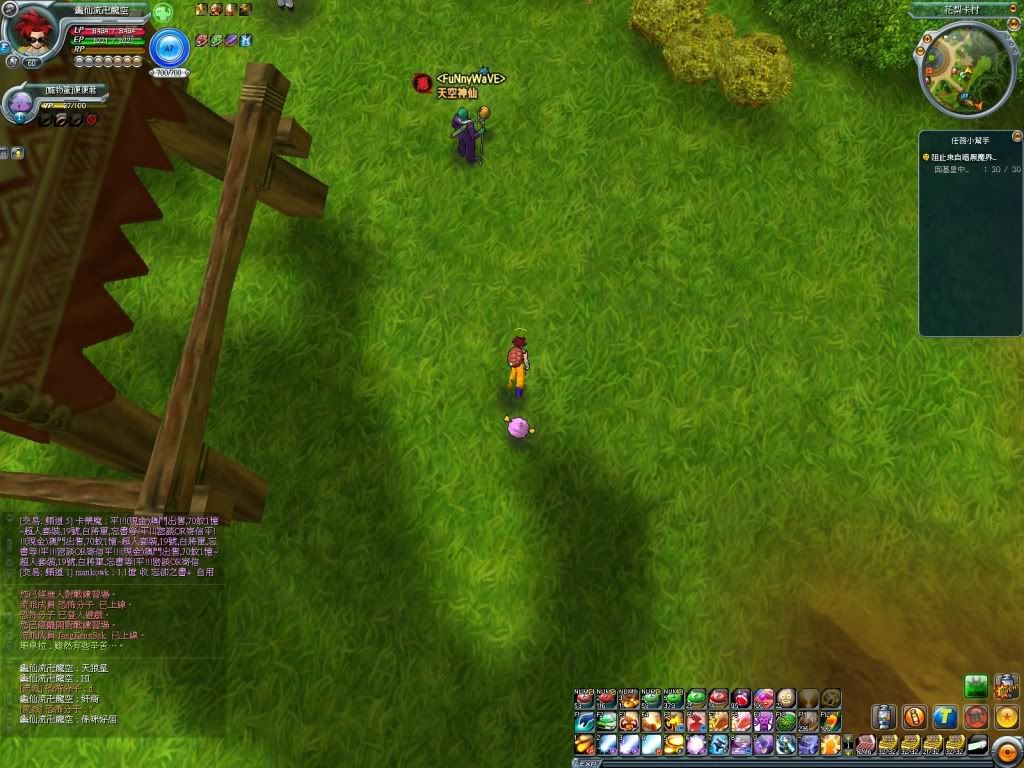Use the blue dolphin skill on F1
1024x768 pixels.
click(x=585, y=721)
